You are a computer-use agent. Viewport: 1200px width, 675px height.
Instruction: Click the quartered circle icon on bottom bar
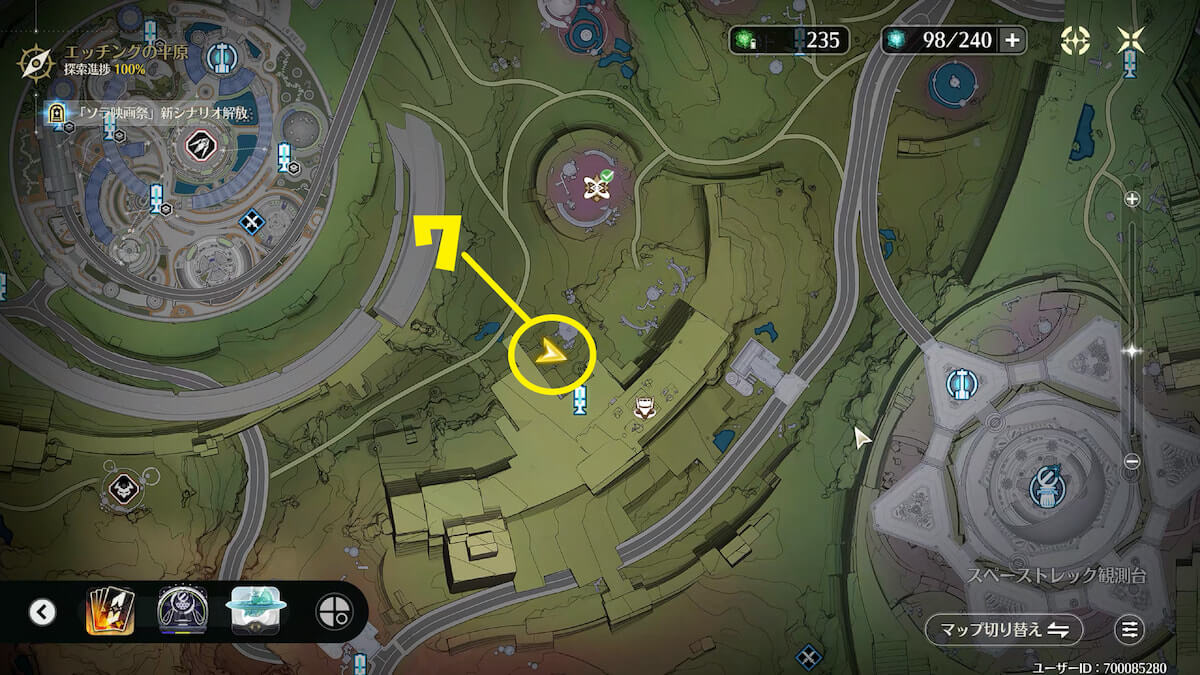(332, 611)
